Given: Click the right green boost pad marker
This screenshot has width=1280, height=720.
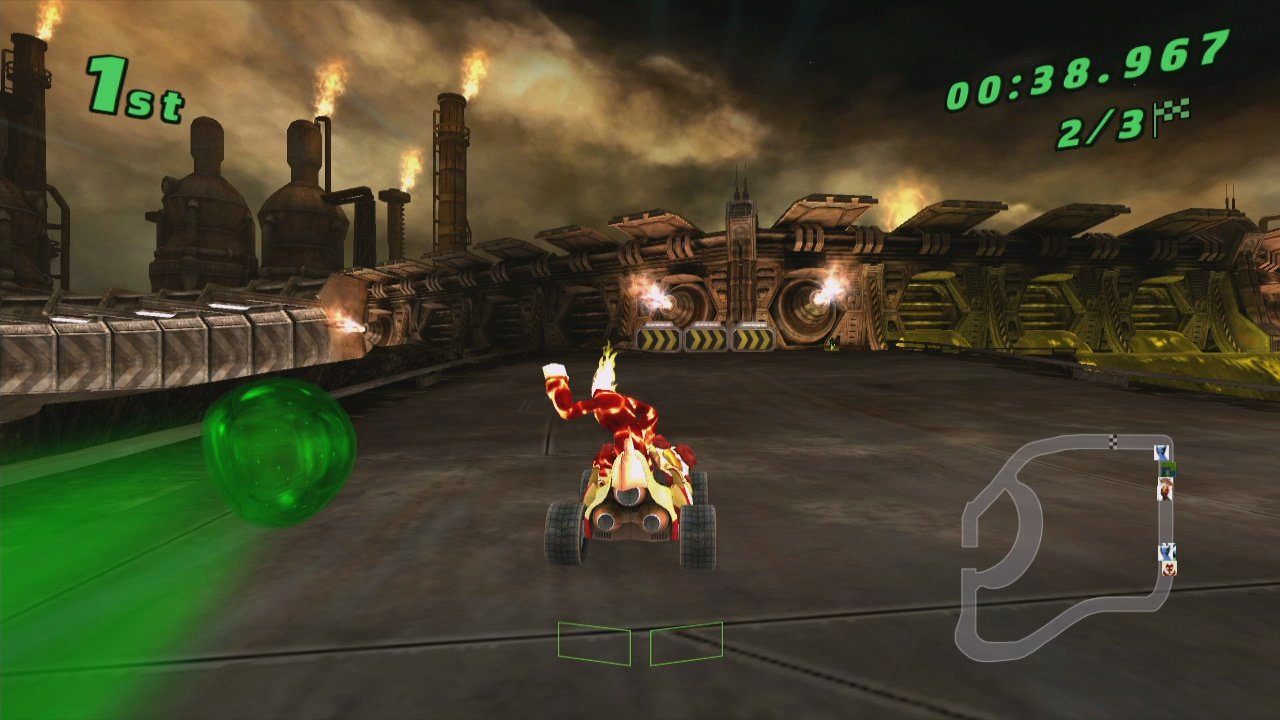Looking at the screenshot, I should pos(684,645).
